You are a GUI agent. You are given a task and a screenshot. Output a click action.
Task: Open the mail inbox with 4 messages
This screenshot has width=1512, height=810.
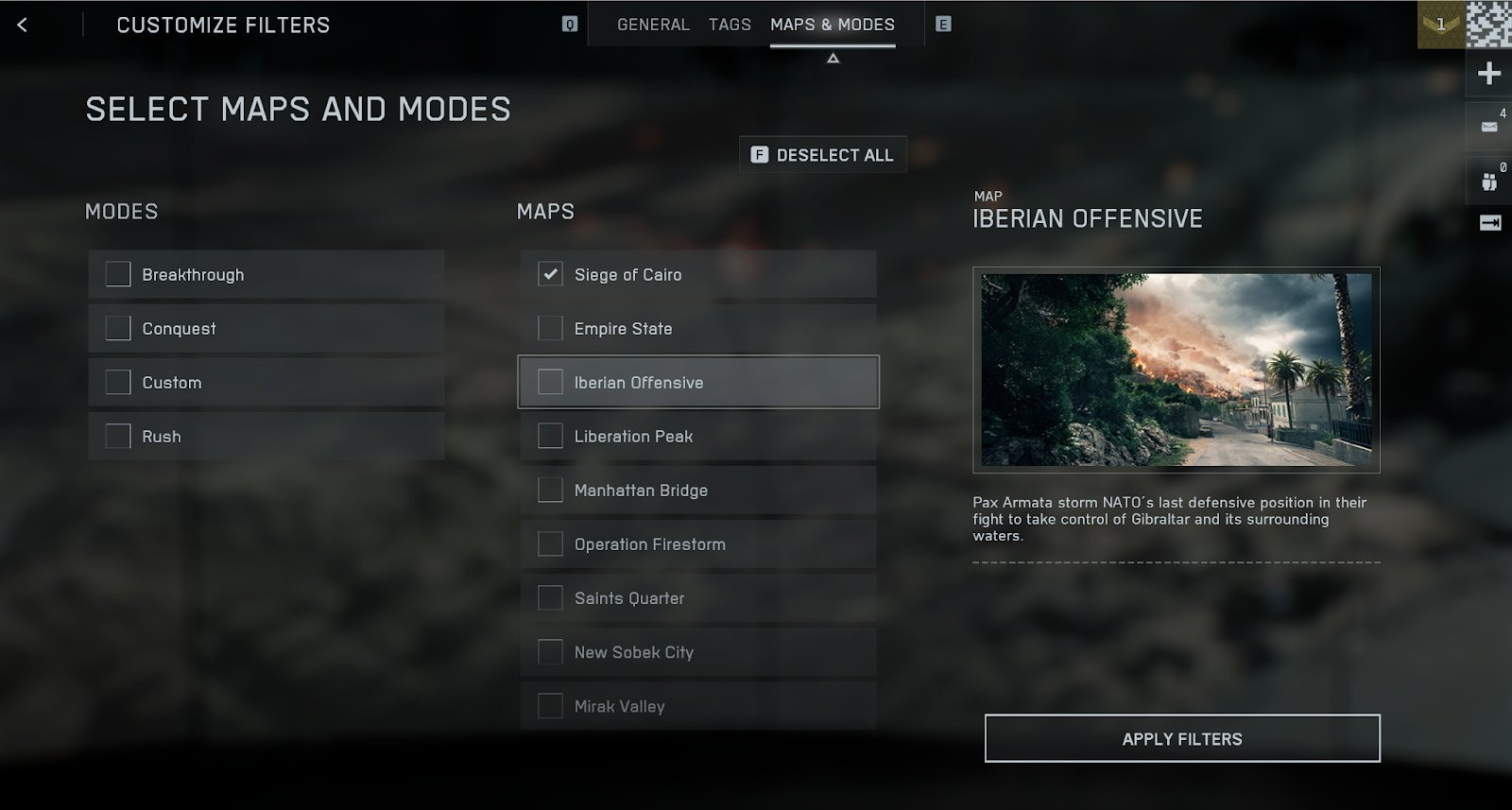coord(1490,124)
